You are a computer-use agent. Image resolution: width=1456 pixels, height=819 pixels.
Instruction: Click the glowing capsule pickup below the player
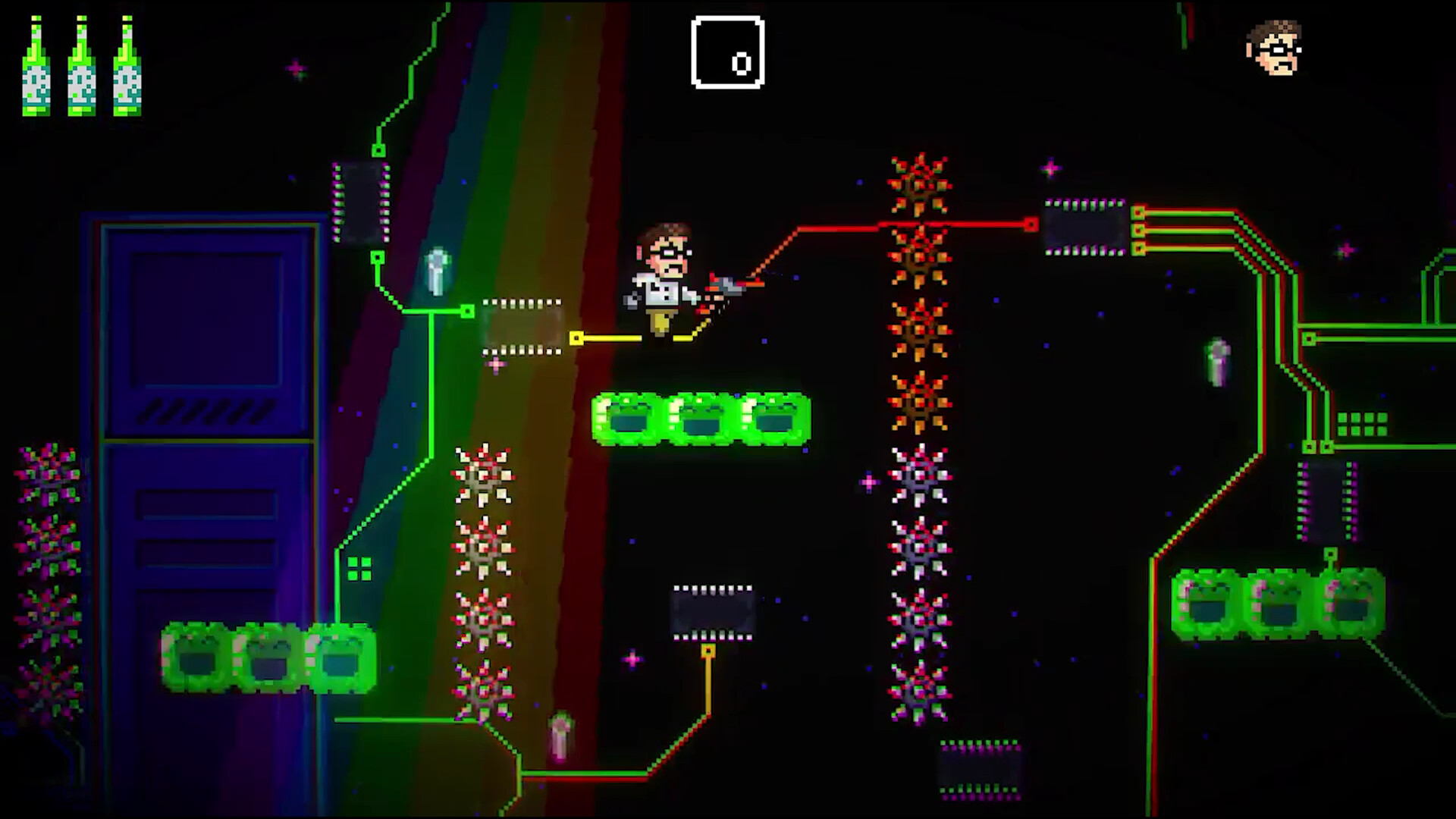pos(561,736)
